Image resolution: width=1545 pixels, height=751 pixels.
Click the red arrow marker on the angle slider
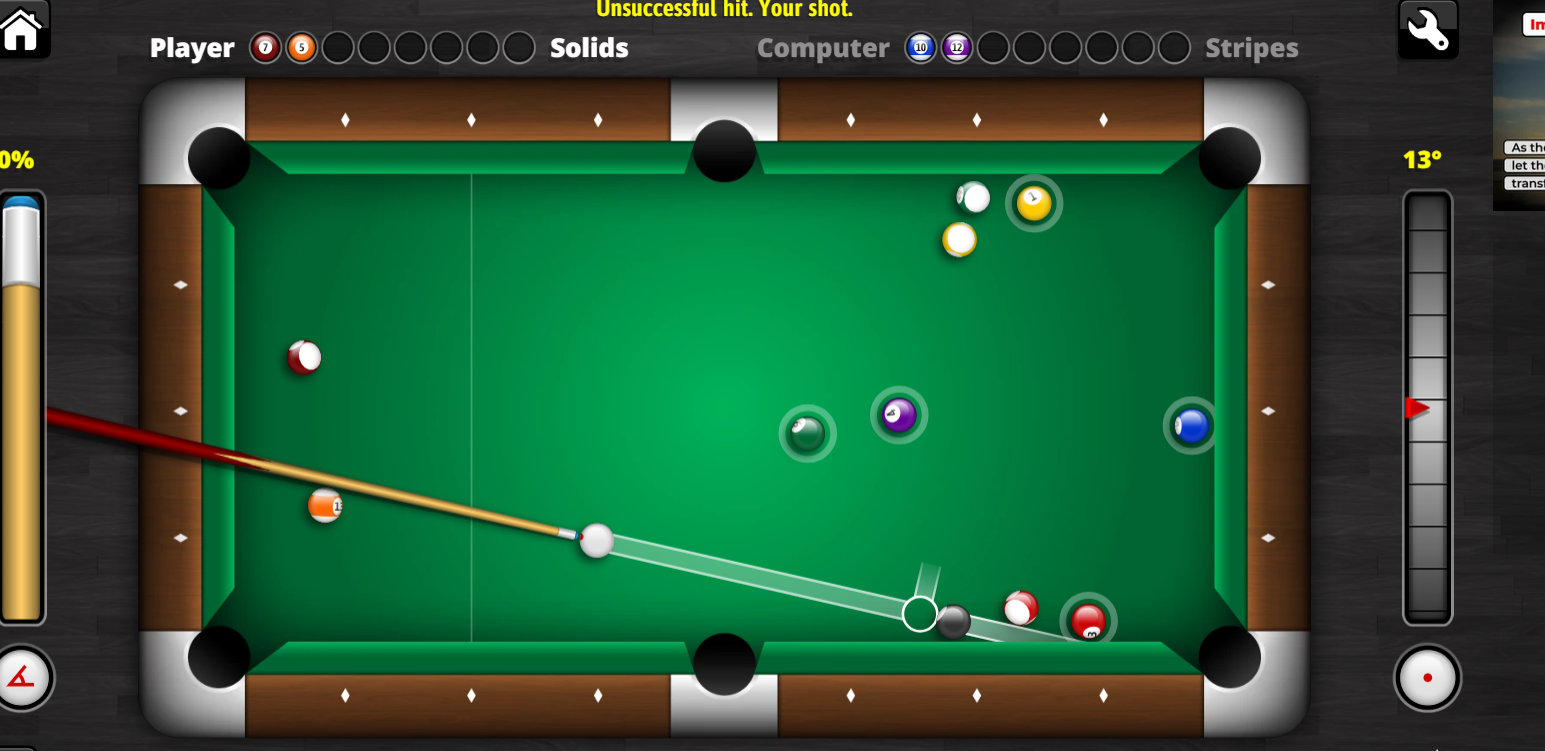1420,407
